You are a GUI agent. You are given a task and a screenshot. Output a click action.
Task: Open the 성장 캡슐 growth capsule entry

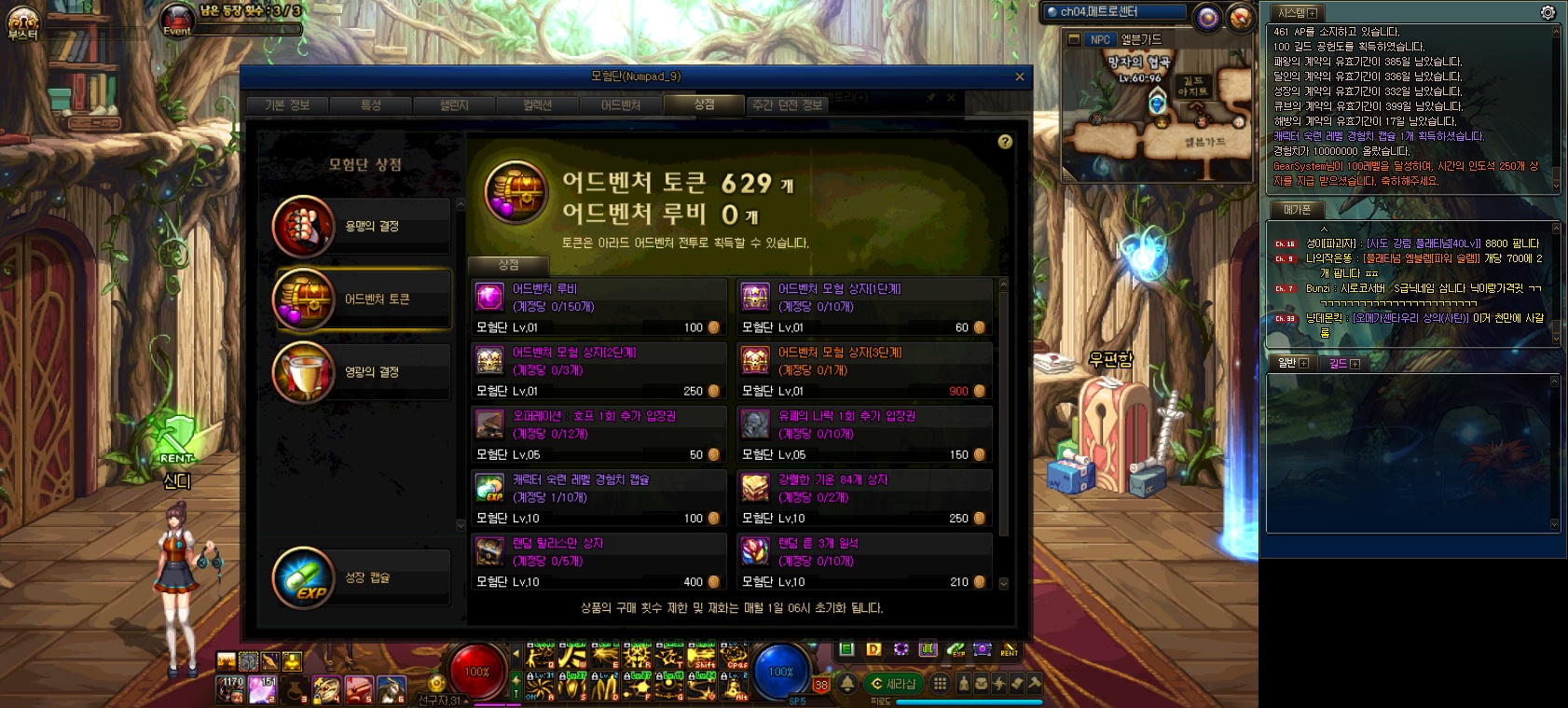coord(363,578)
